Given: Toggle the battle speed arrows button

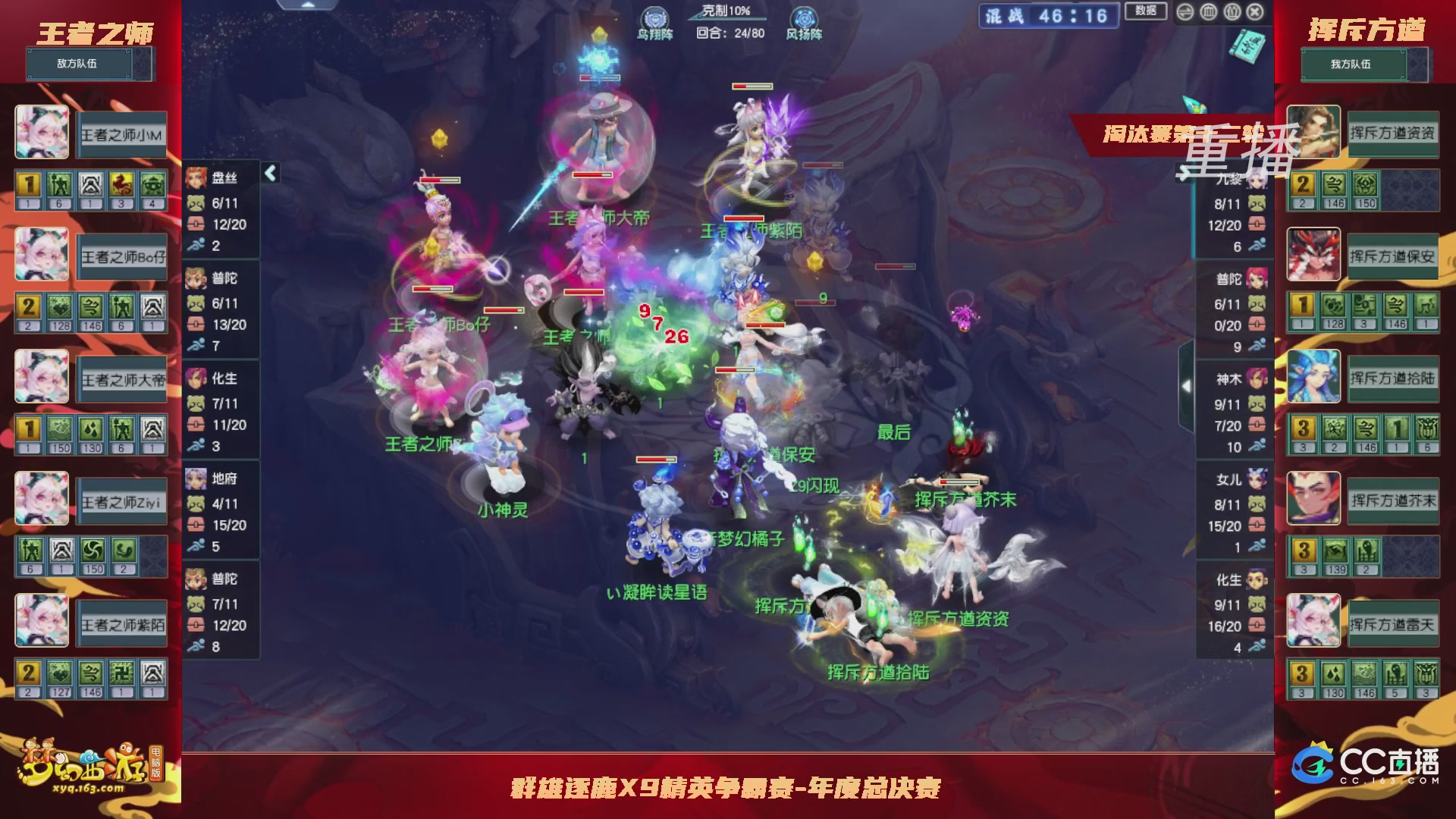Looking at the screenshot, I should pos(1185,11).
